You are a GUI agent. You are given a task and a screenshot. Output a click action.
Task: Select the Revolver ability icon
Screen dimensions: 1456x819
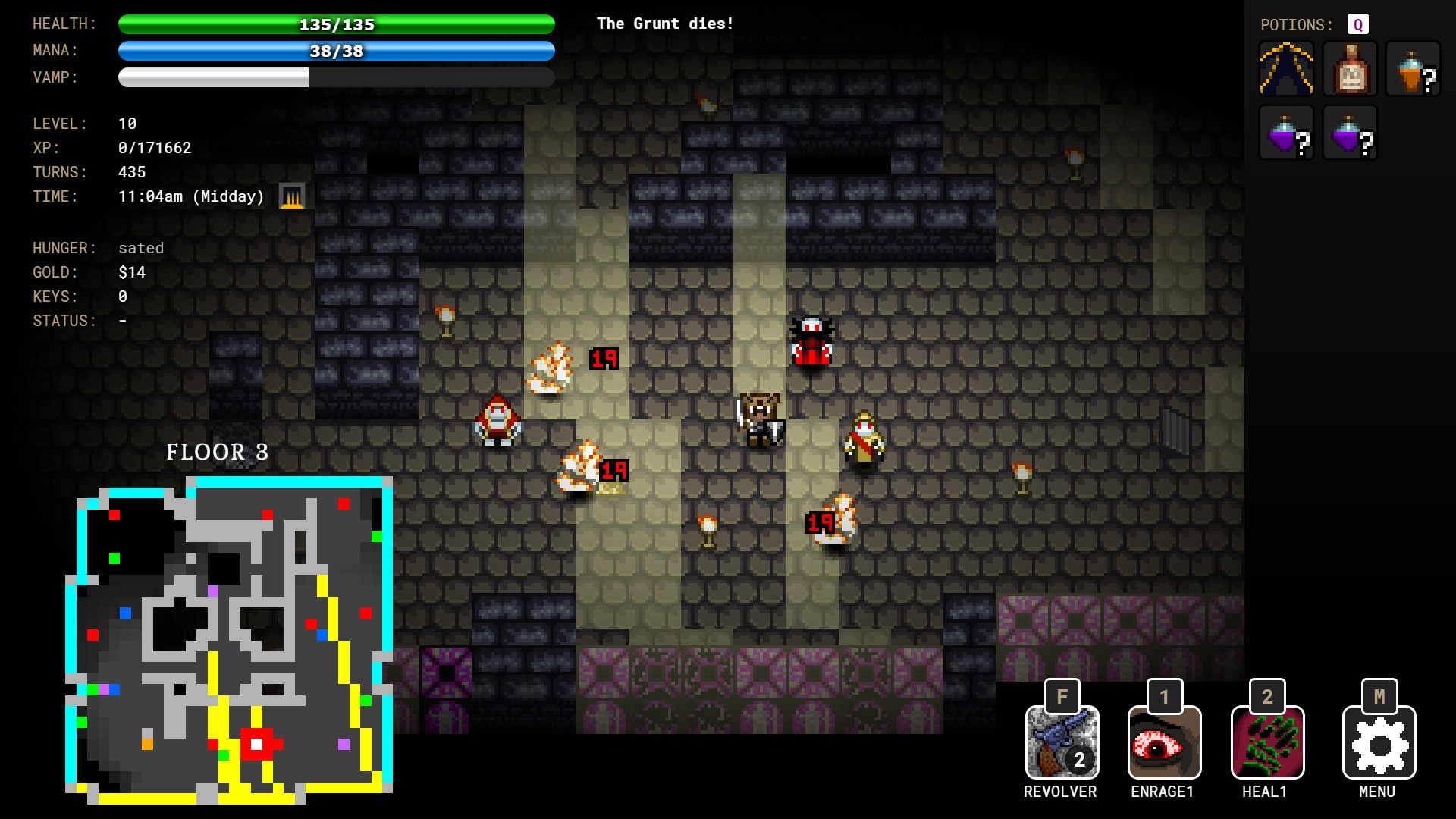pos(1062,743)
